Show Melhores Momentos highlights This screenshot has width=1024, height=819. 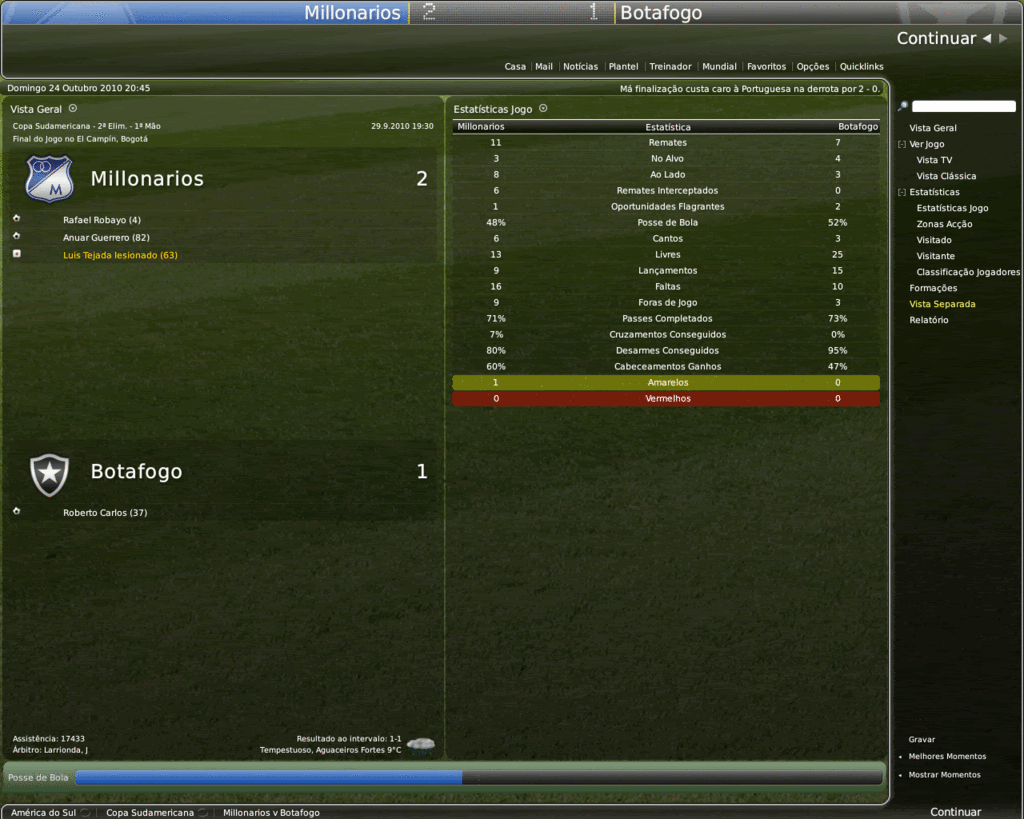click(x=947, y=757)
